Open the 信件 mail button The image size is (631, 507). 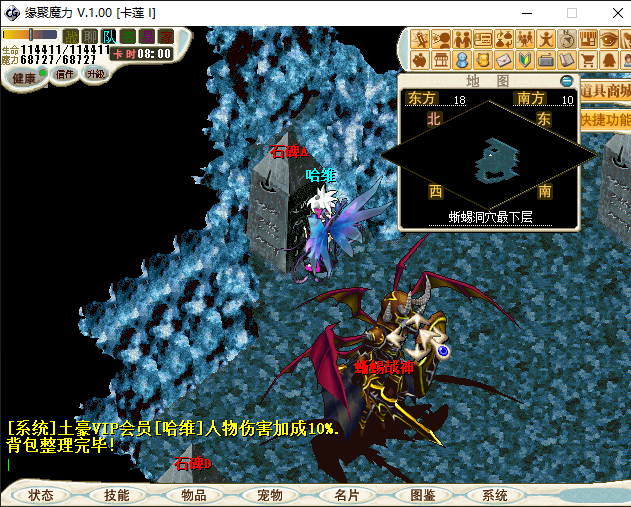pos(65,75)
